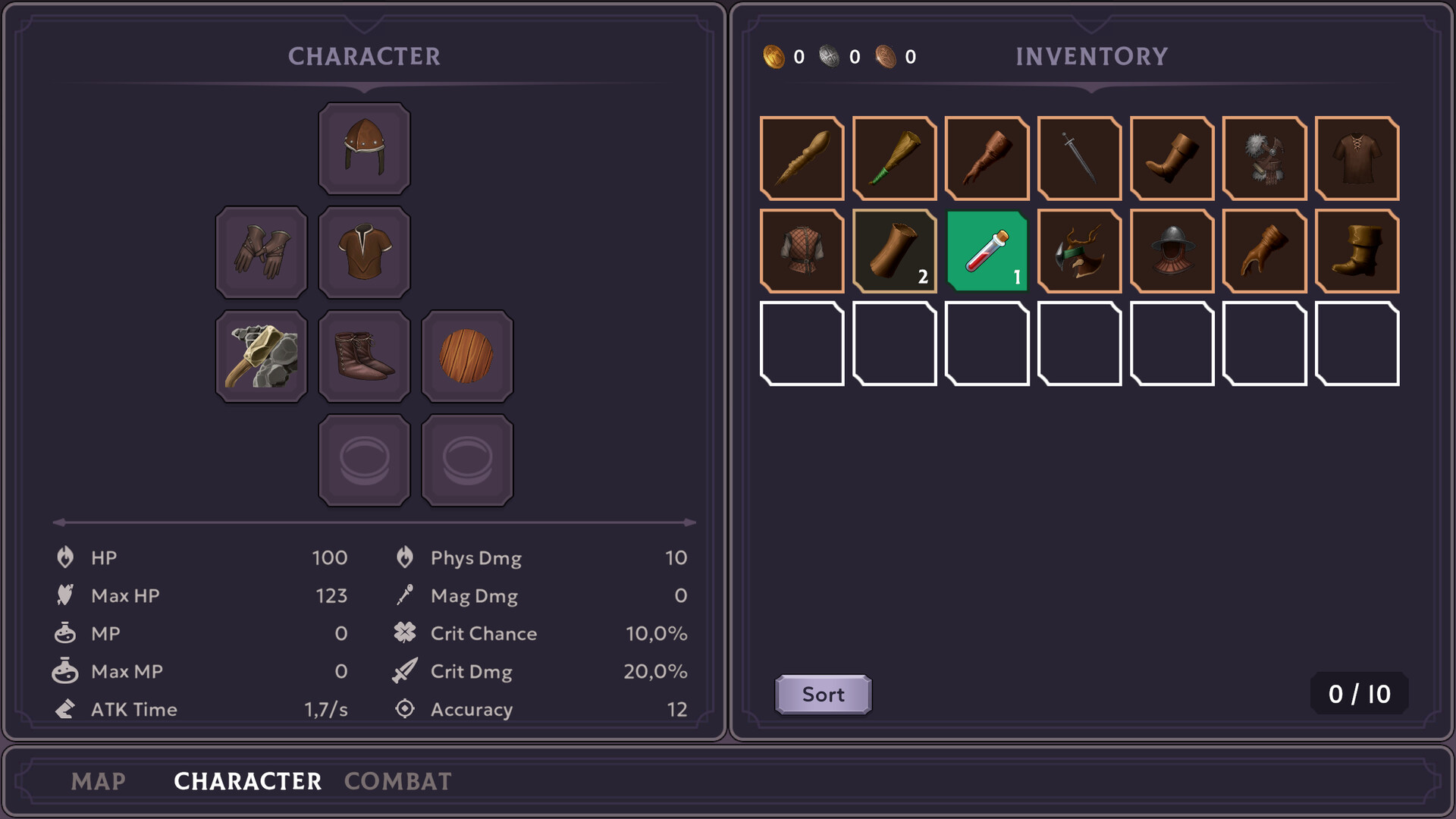Image resolution: width=1456 pixels, height=819 pixels.
Task: Select the hunting horn item
Action: tap(894, 158)
